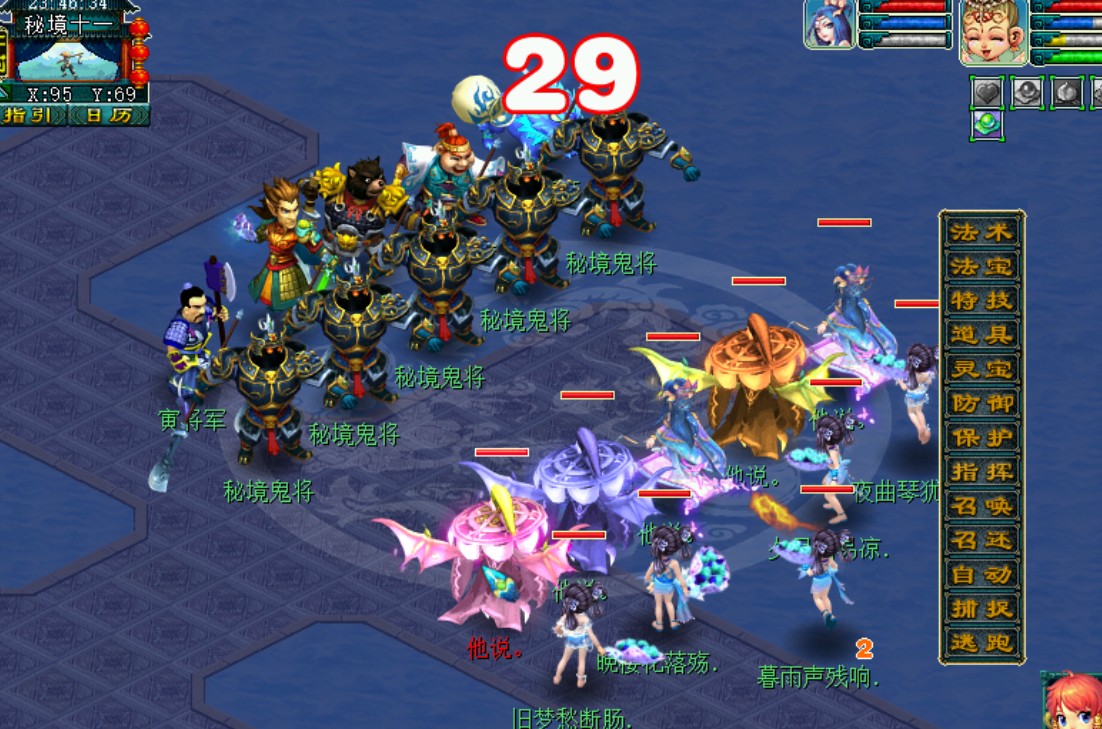Choose the 法宝 battle command
This screenshot has height=729, width=1102.
[981, 266]
